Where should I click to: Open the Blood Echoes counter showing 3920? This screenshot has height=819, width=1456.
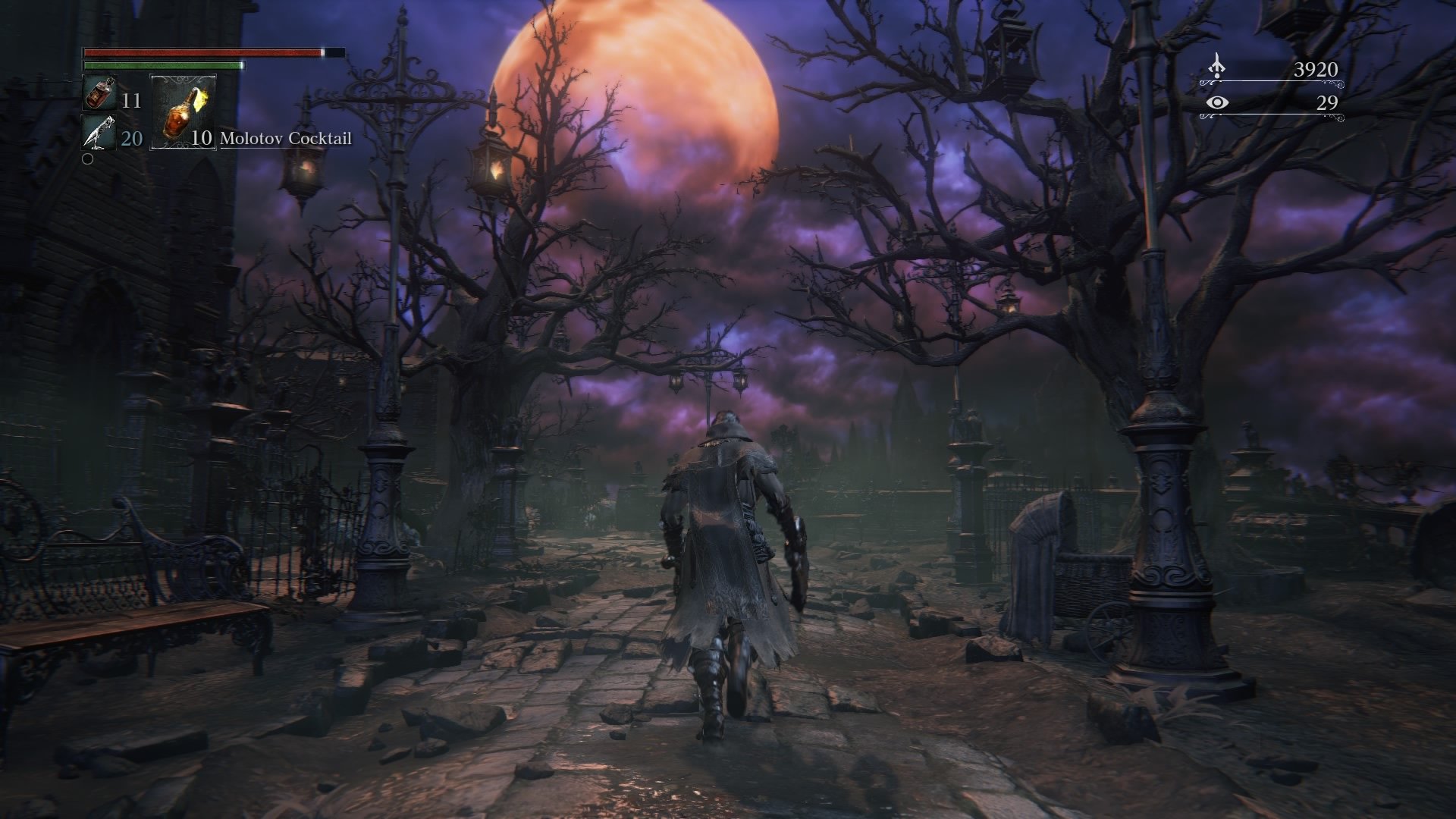pos(1316,71)
